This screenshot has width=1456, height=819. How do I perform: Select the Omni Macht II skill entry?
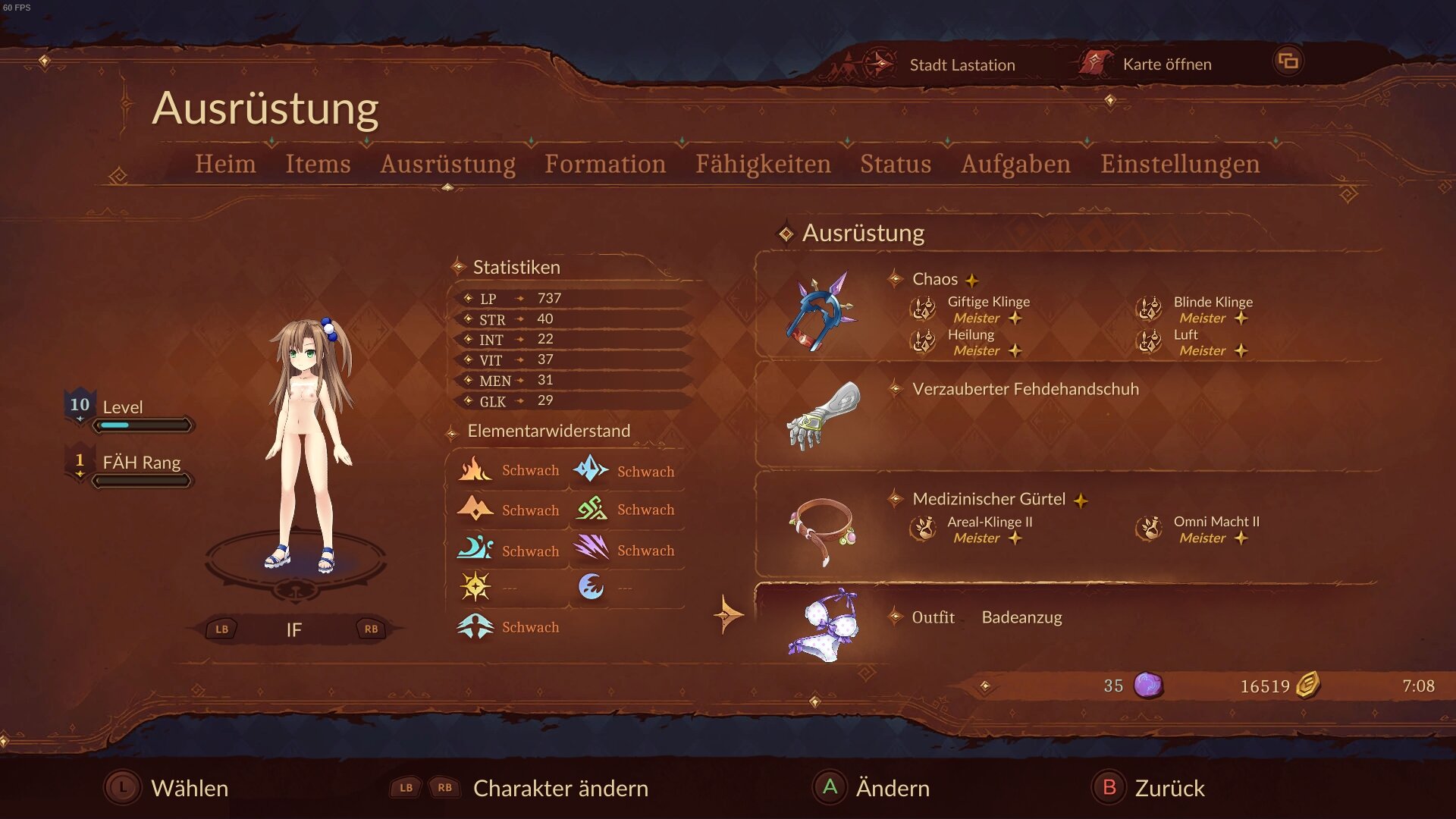click(1216, 522)
